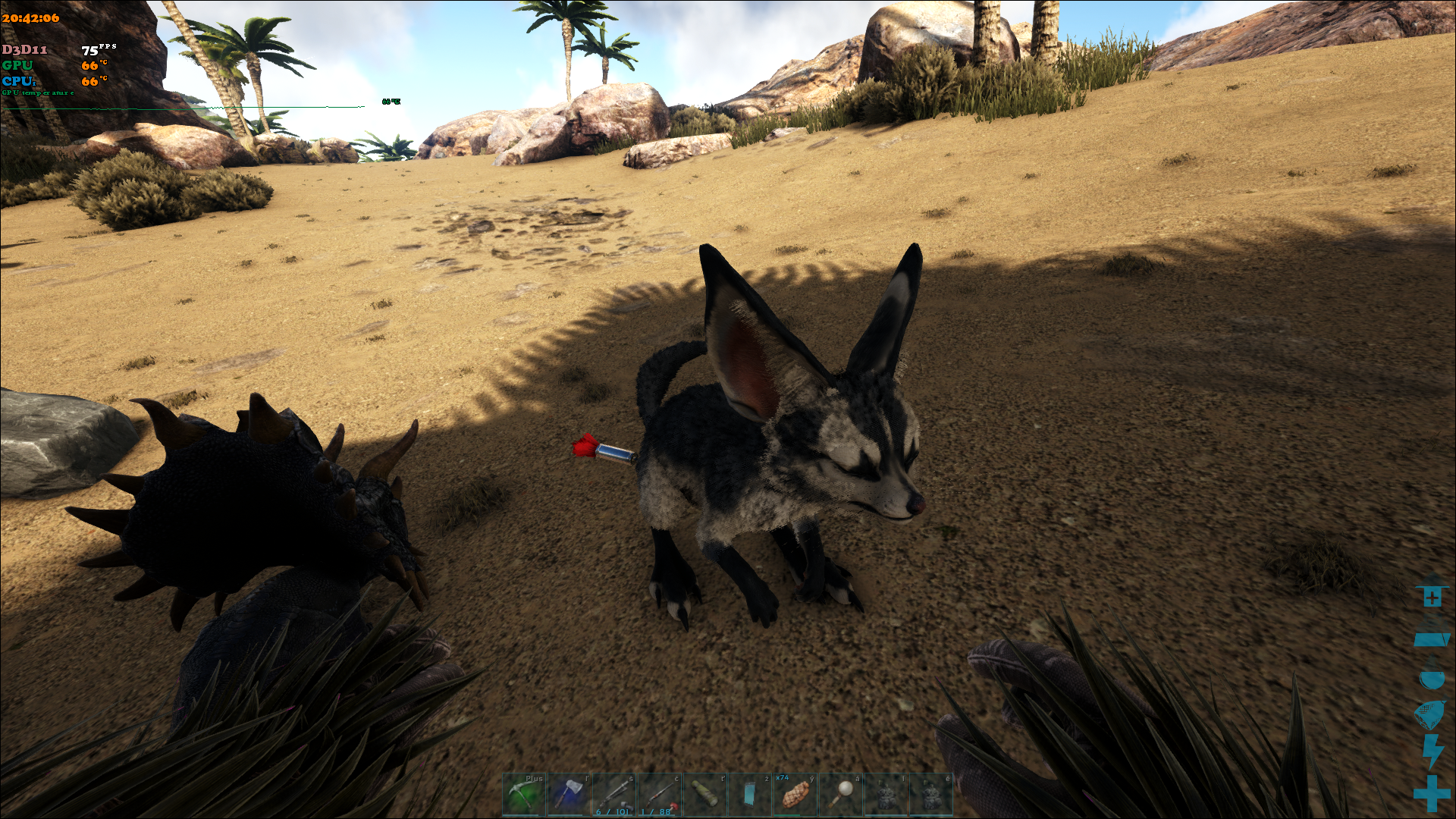Use the green rolled cylinder item slot
The image size is (1456, 819).
pos(705,794)
